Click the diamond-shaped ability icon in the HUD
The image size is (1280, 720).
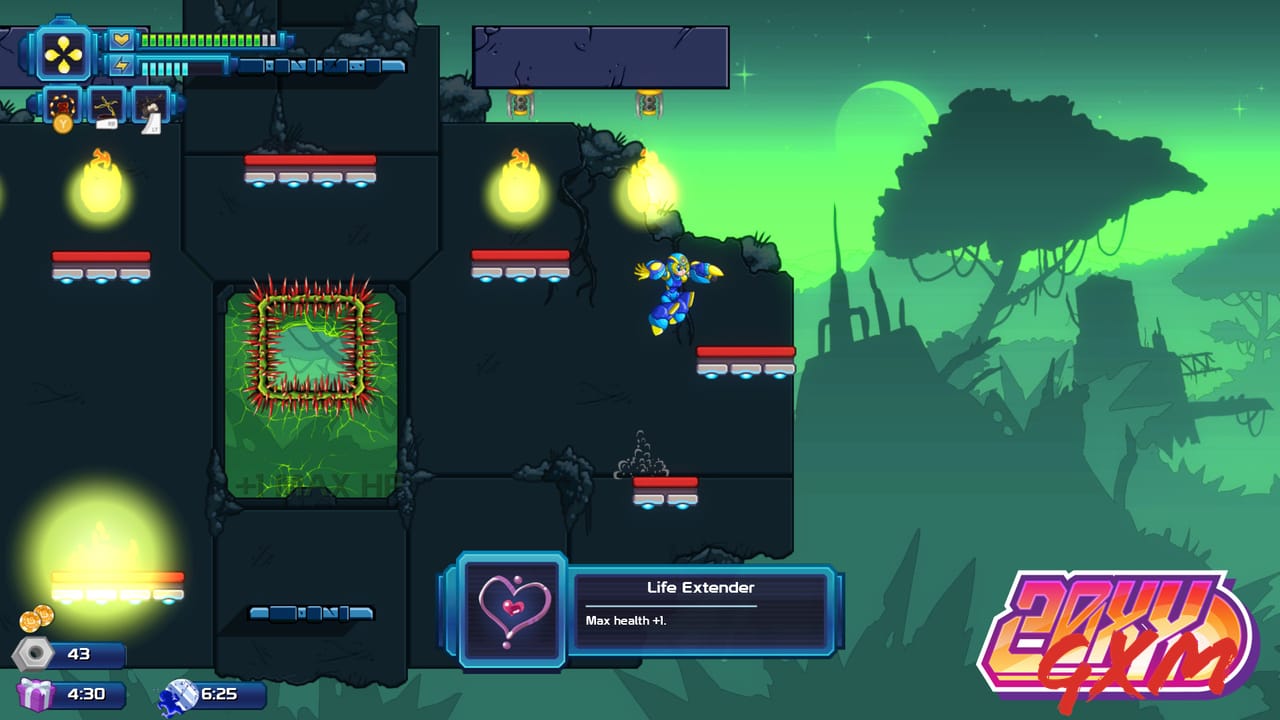(64, 54)
